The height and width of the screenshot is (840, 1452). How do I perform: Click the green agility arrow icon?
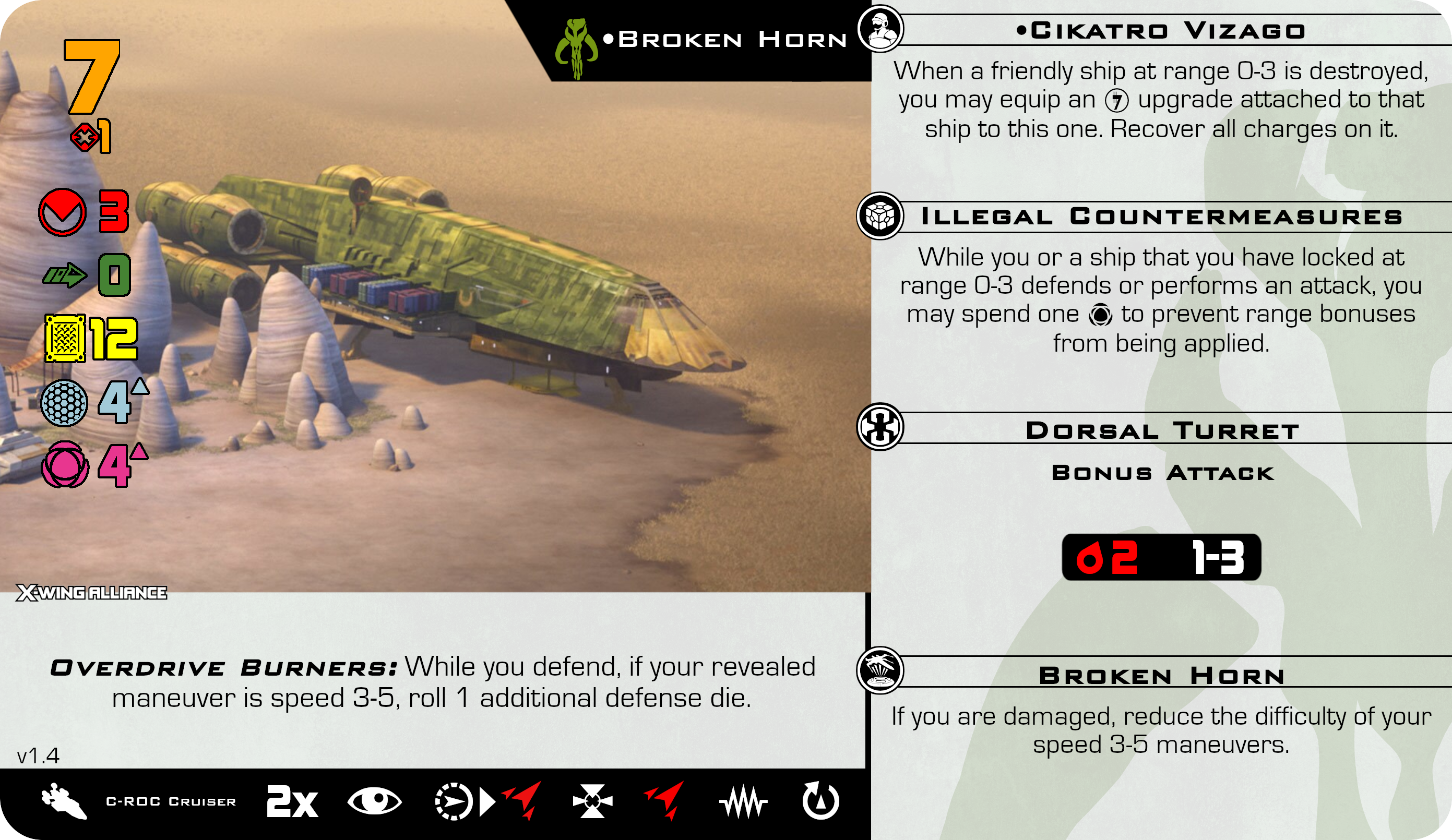click(x=65, y=275)
